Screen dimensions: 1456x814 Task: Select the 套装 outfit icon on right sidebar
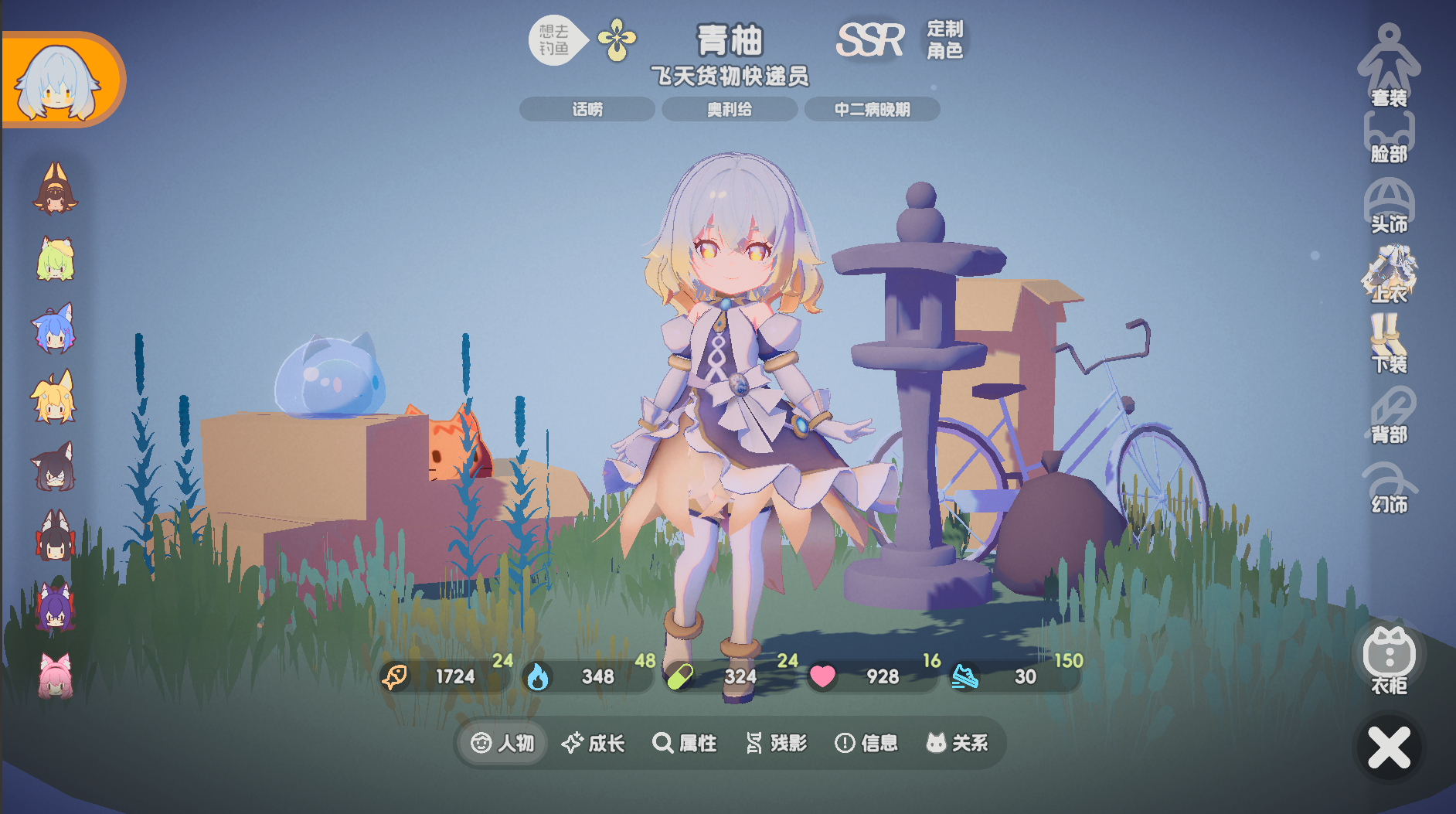click(x=1389, y=66)
